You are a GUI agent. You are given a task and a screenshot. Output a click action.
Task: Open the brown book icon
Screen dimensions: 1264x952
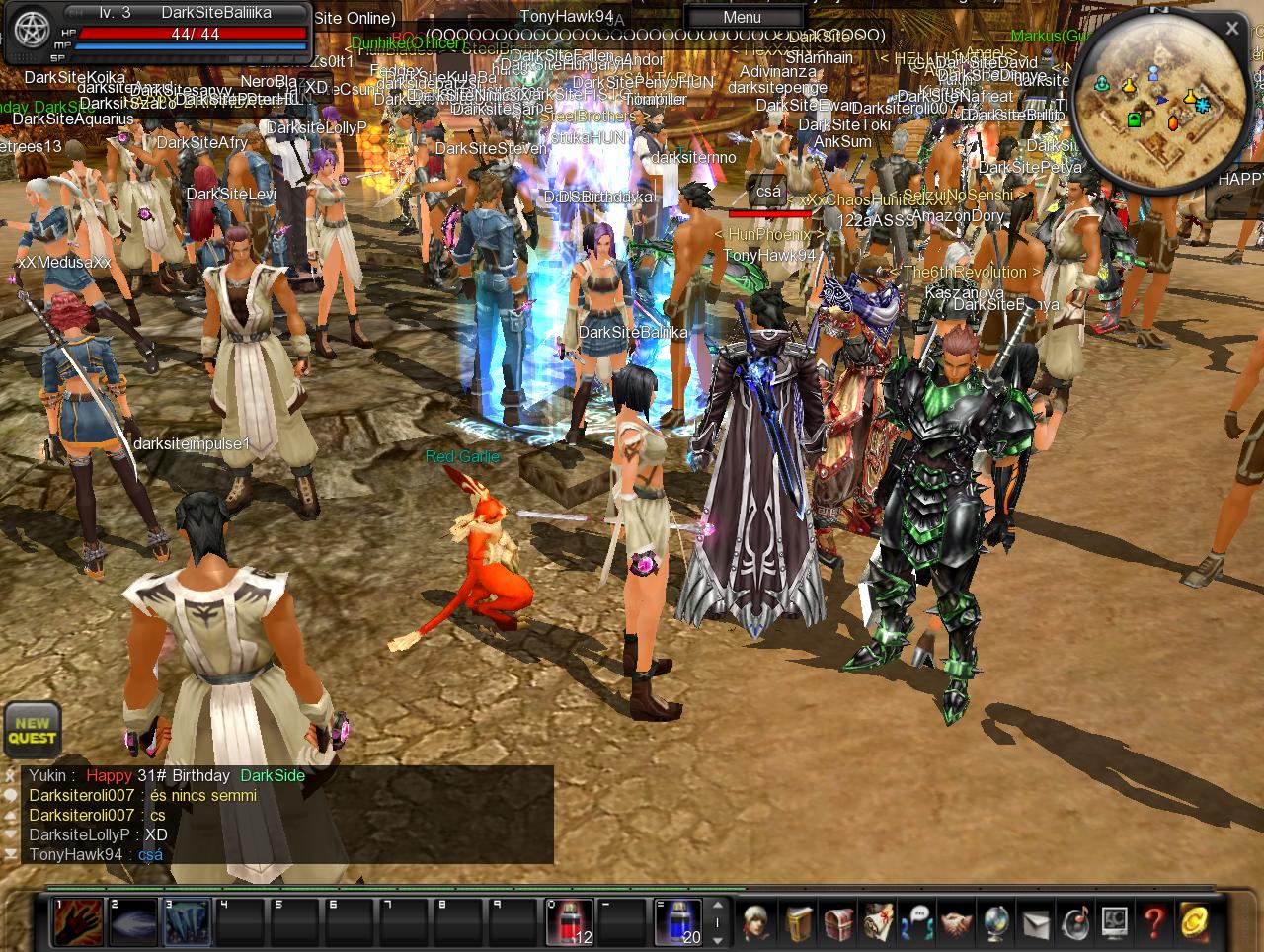(x=800, y=922)
